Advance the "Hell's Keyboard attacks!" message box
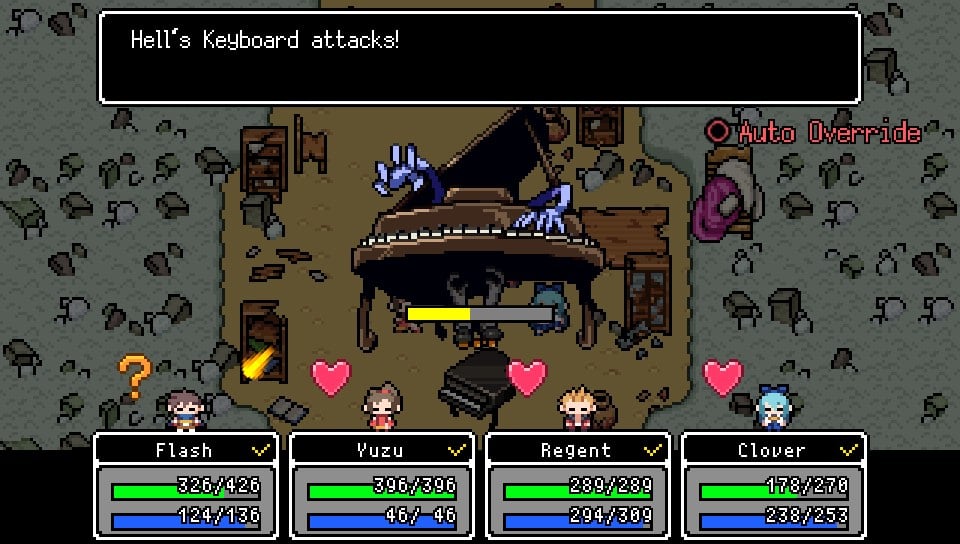 tap(479, 57)
